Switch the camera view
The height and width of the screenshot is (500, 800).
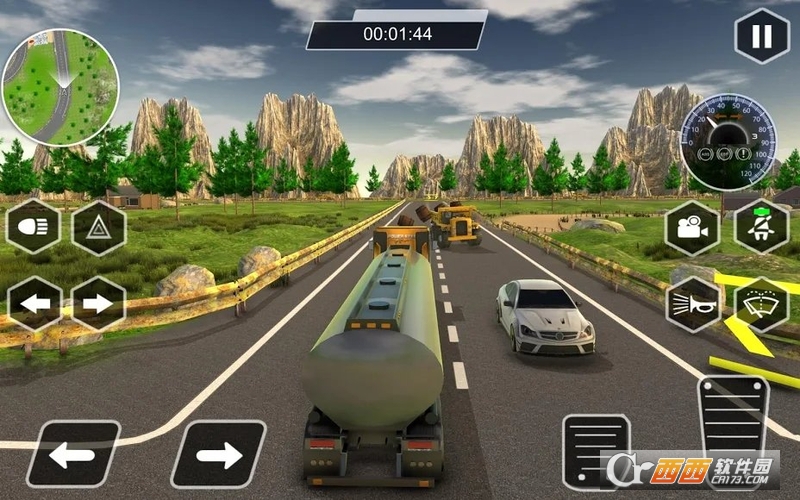[692, 228]
